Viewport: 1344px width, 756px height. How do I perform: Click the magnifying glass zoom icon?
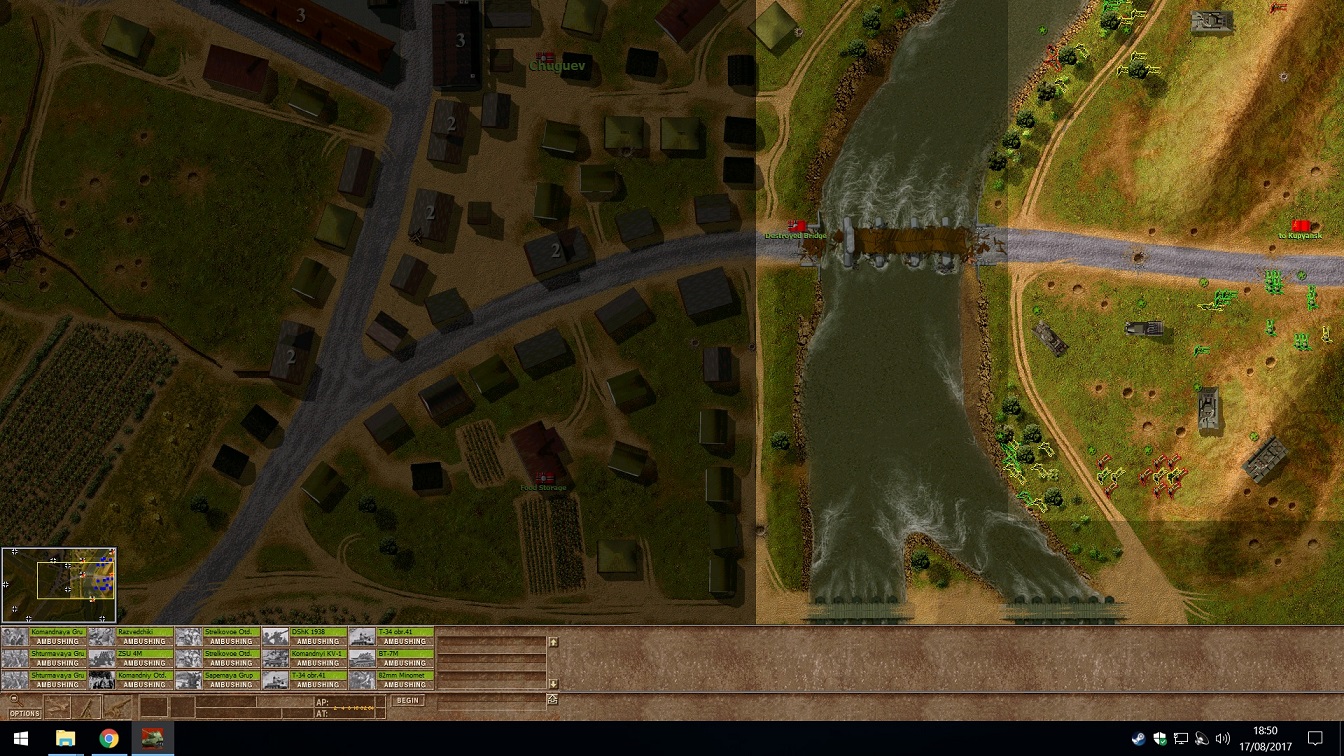(14, 699)
